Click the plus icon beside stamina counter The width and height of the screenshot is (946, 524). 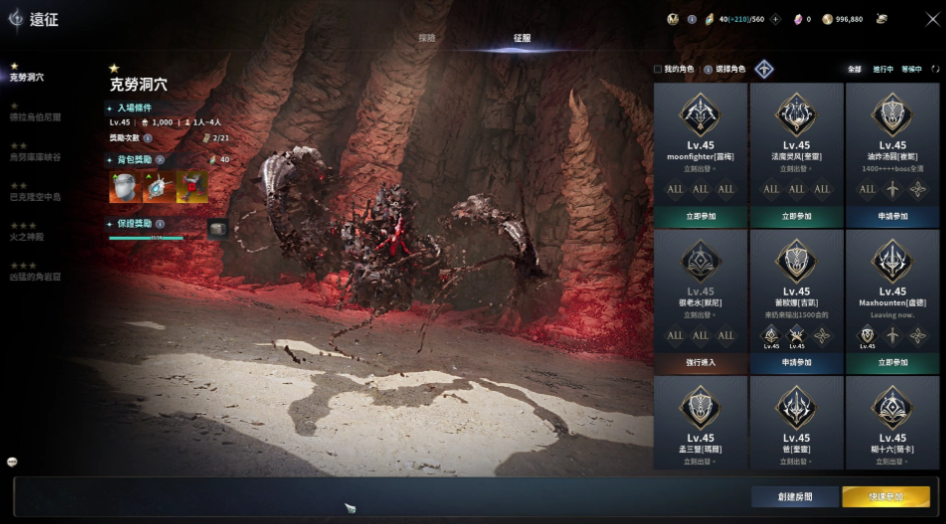pyautogui.click(x=775, y=18)
